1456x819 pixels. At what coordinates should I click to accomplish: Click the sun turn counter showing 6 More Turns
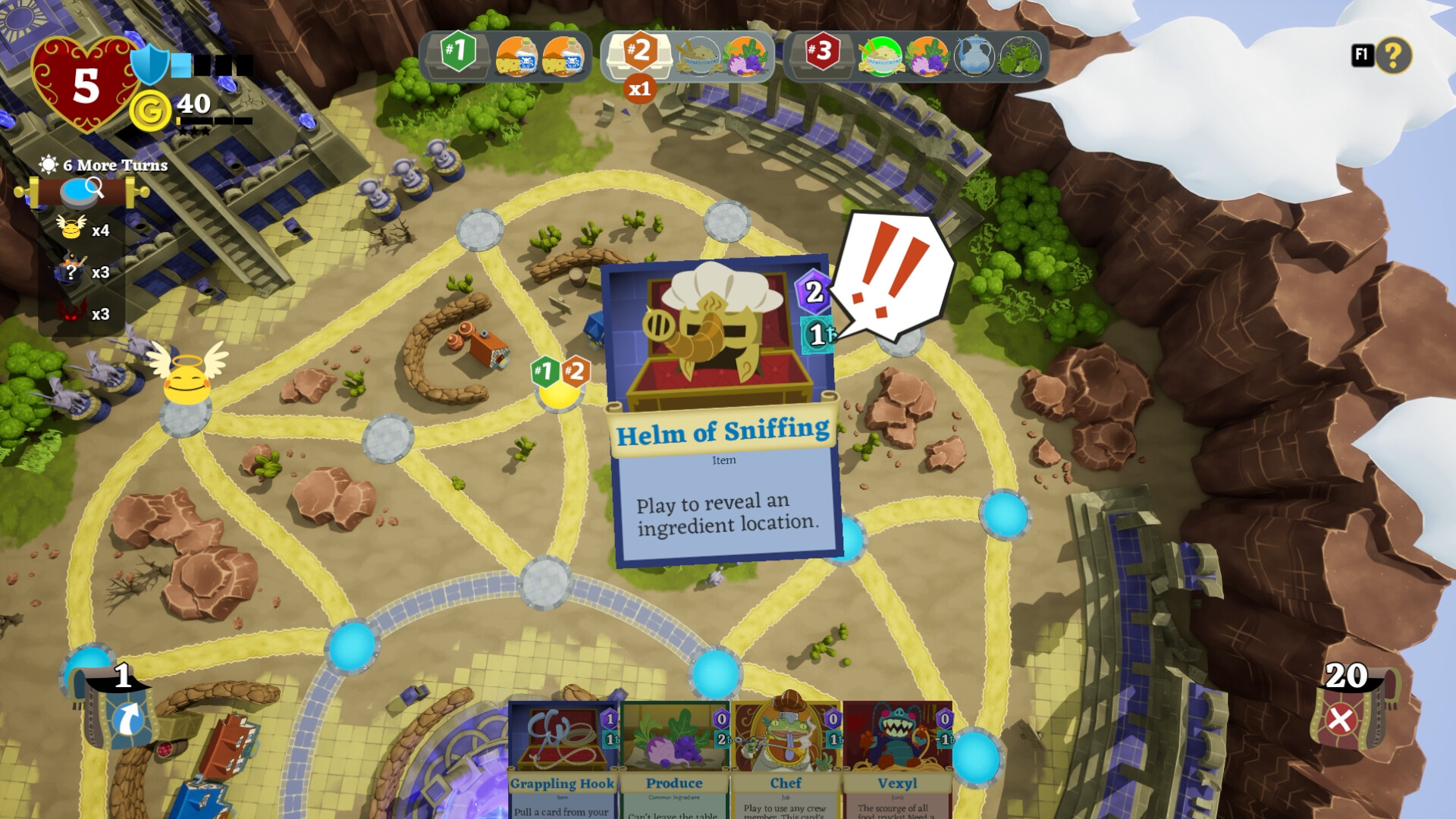[47, 165]
